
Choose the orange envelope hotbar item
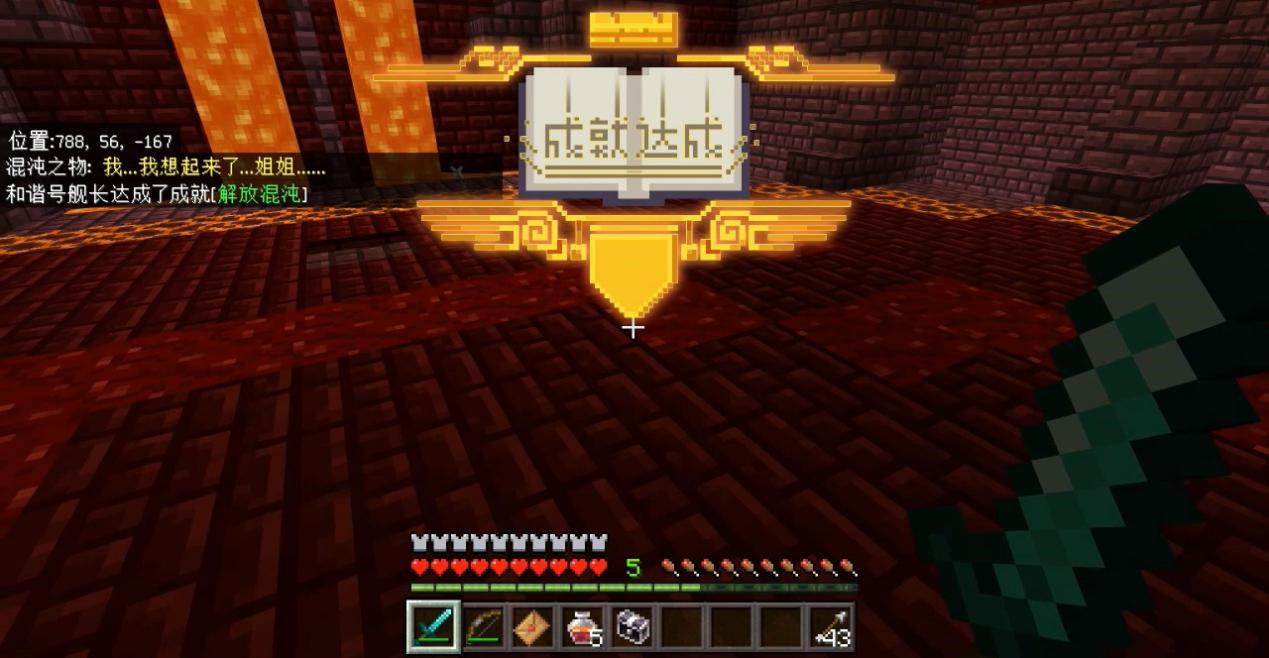[532, 628]
